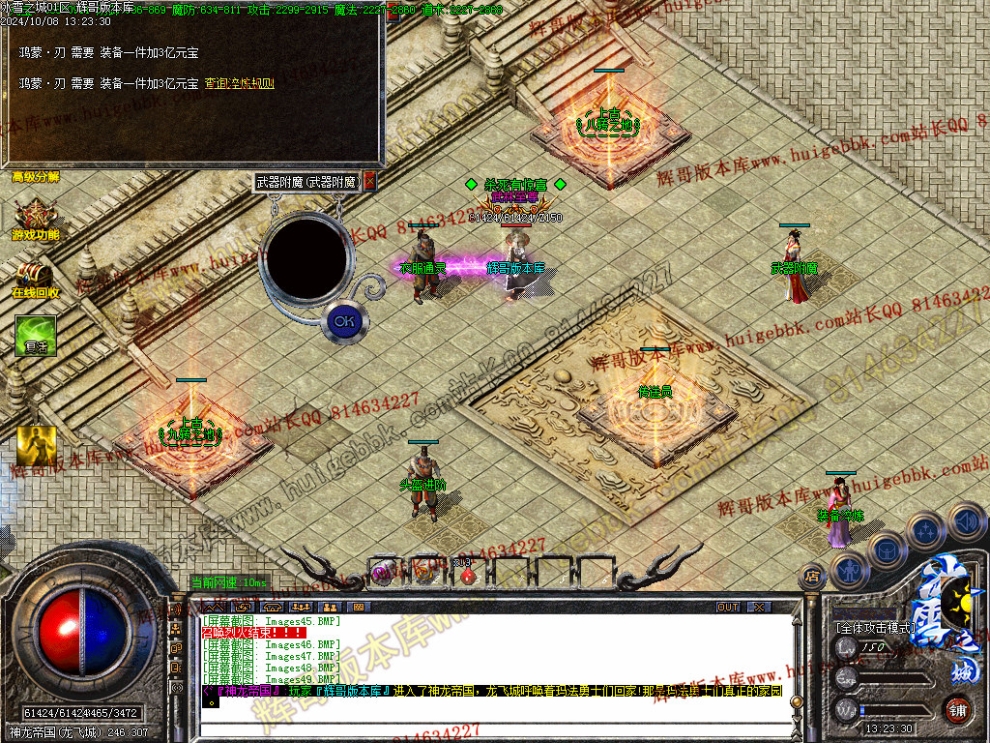The width and height of the screenshot is (990, 743).
Task: Open the character equipment panel button
Action: pyautogui.click(x=850, y=570)
